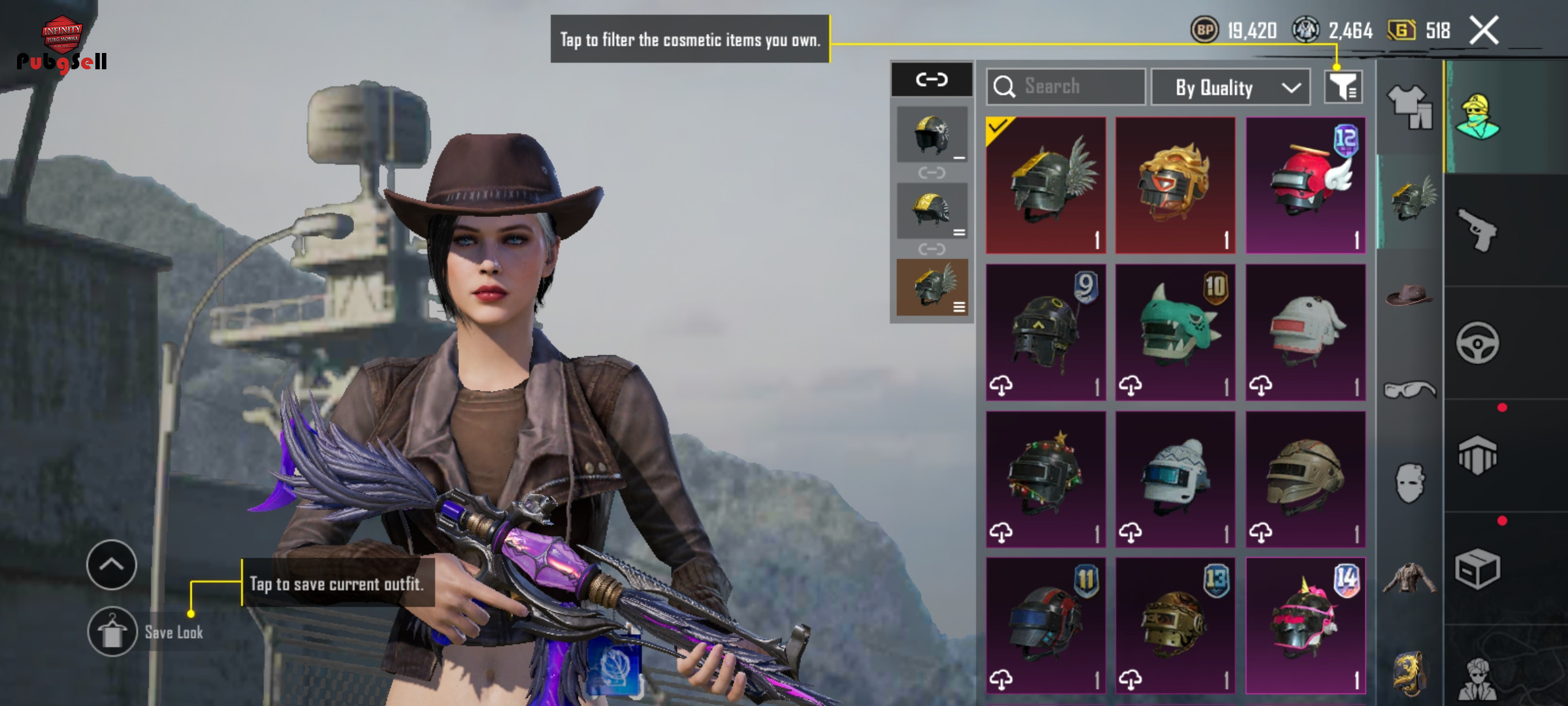The width and height of the screenshot is (1568, 706).
Task: Save the current look
Action: 112,631
